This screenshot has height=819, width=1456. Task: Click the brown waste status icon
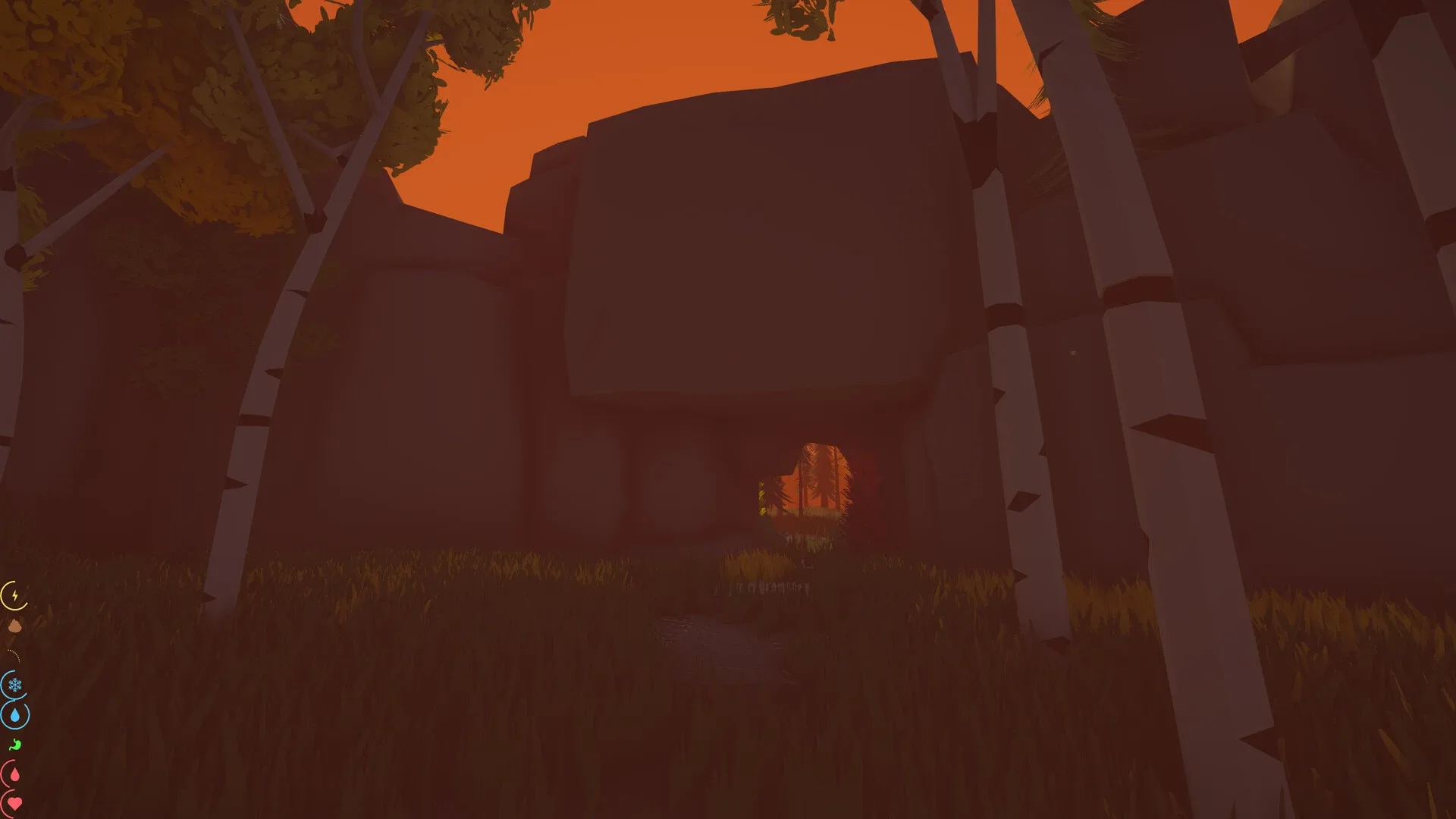click(x=14, y=625)
